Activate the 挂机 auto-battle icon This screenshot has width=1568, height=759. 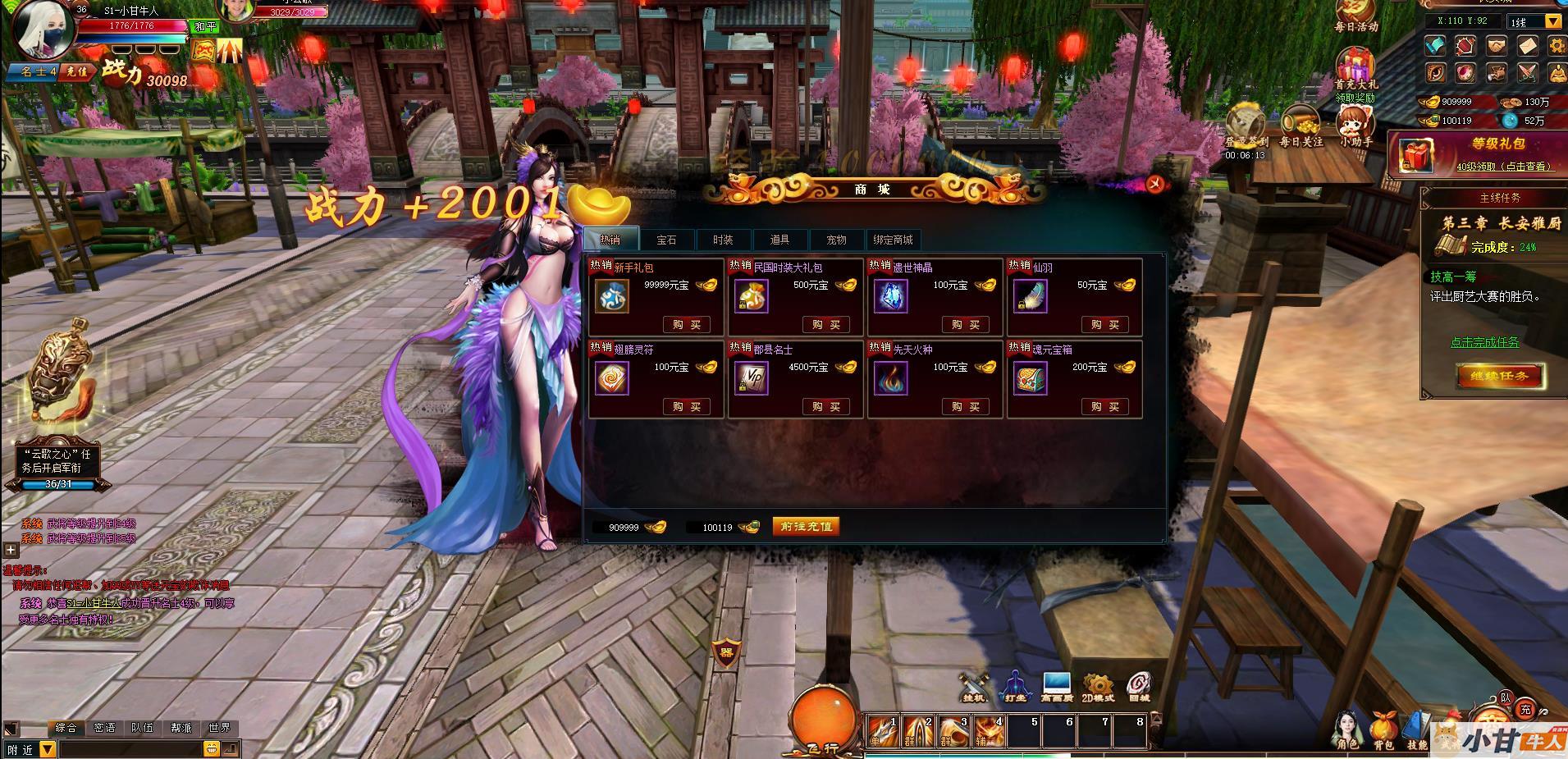point(975,687)
